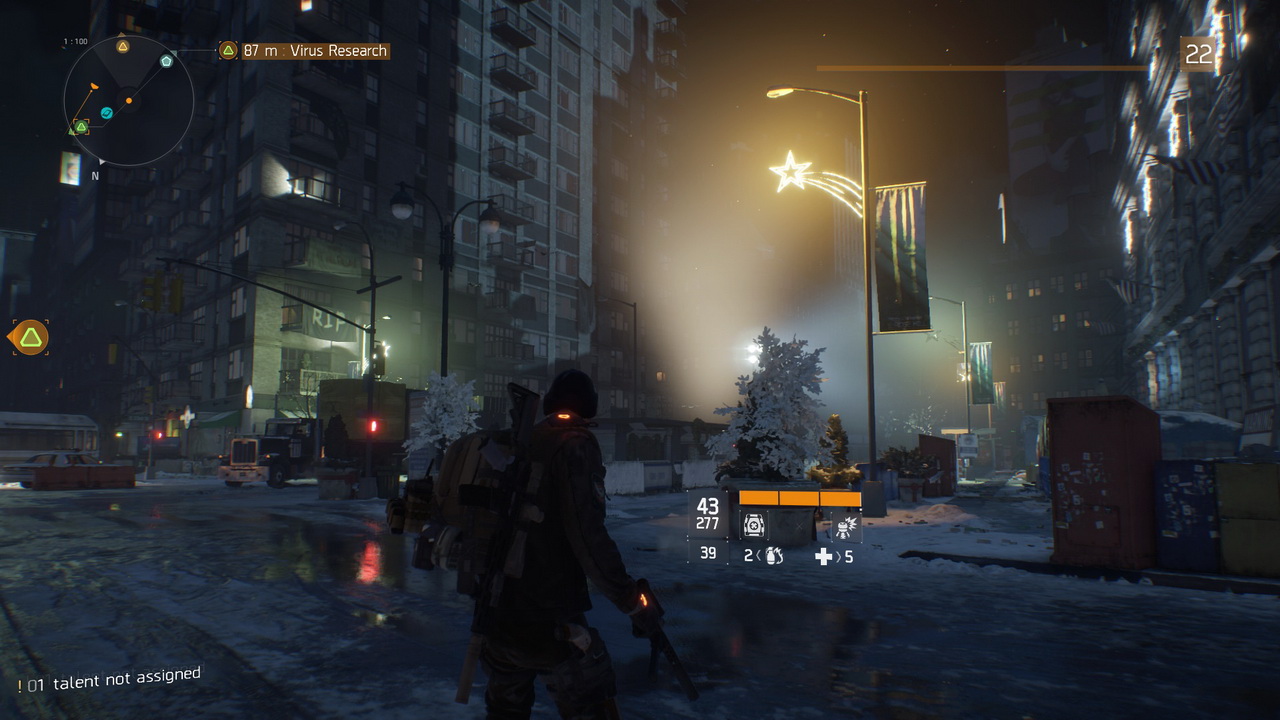Click the medkit cross icon

823,556
